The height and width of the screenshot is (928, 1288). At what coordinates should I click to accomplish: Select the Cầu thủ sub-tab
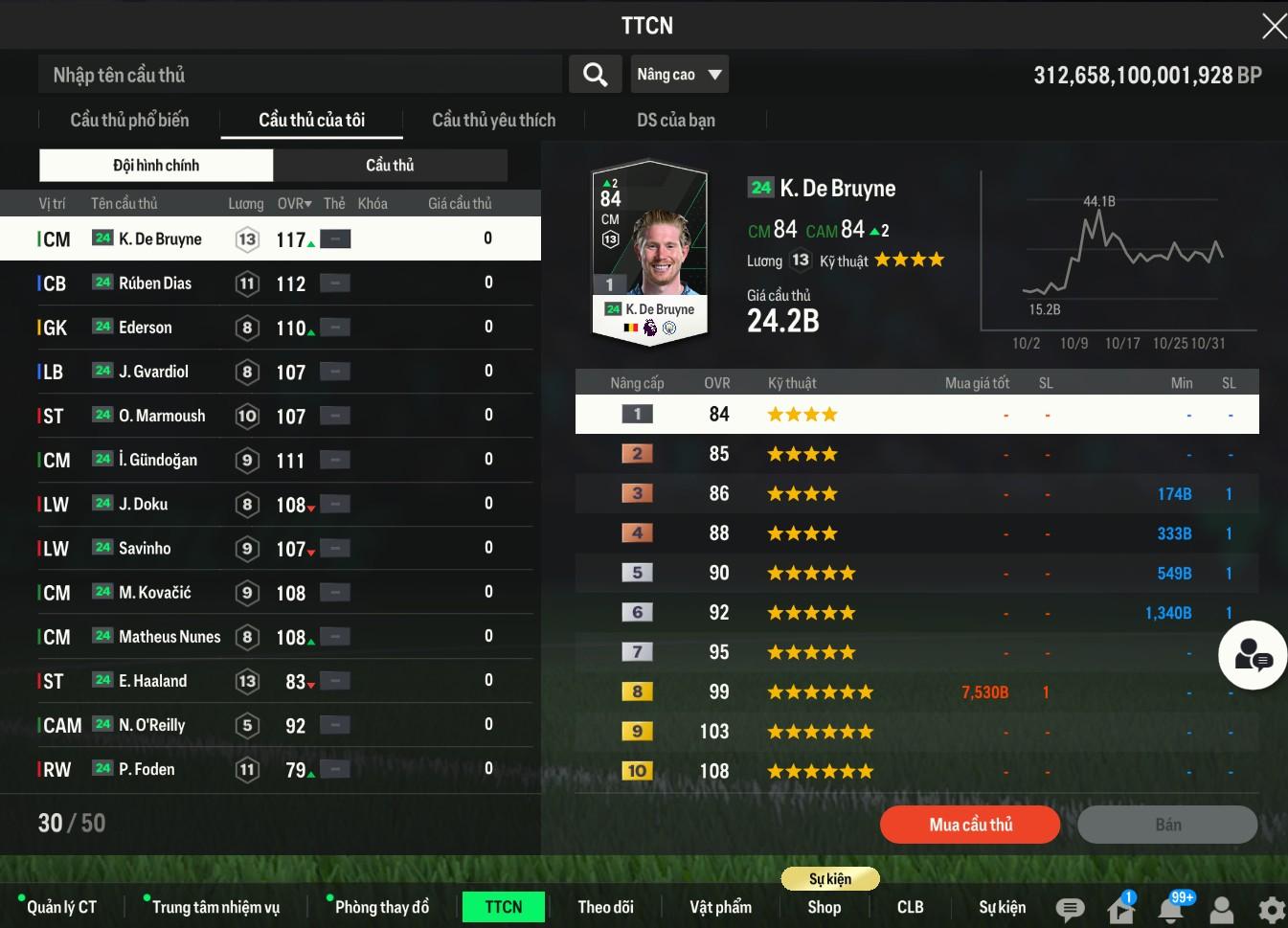click(390, 166)
